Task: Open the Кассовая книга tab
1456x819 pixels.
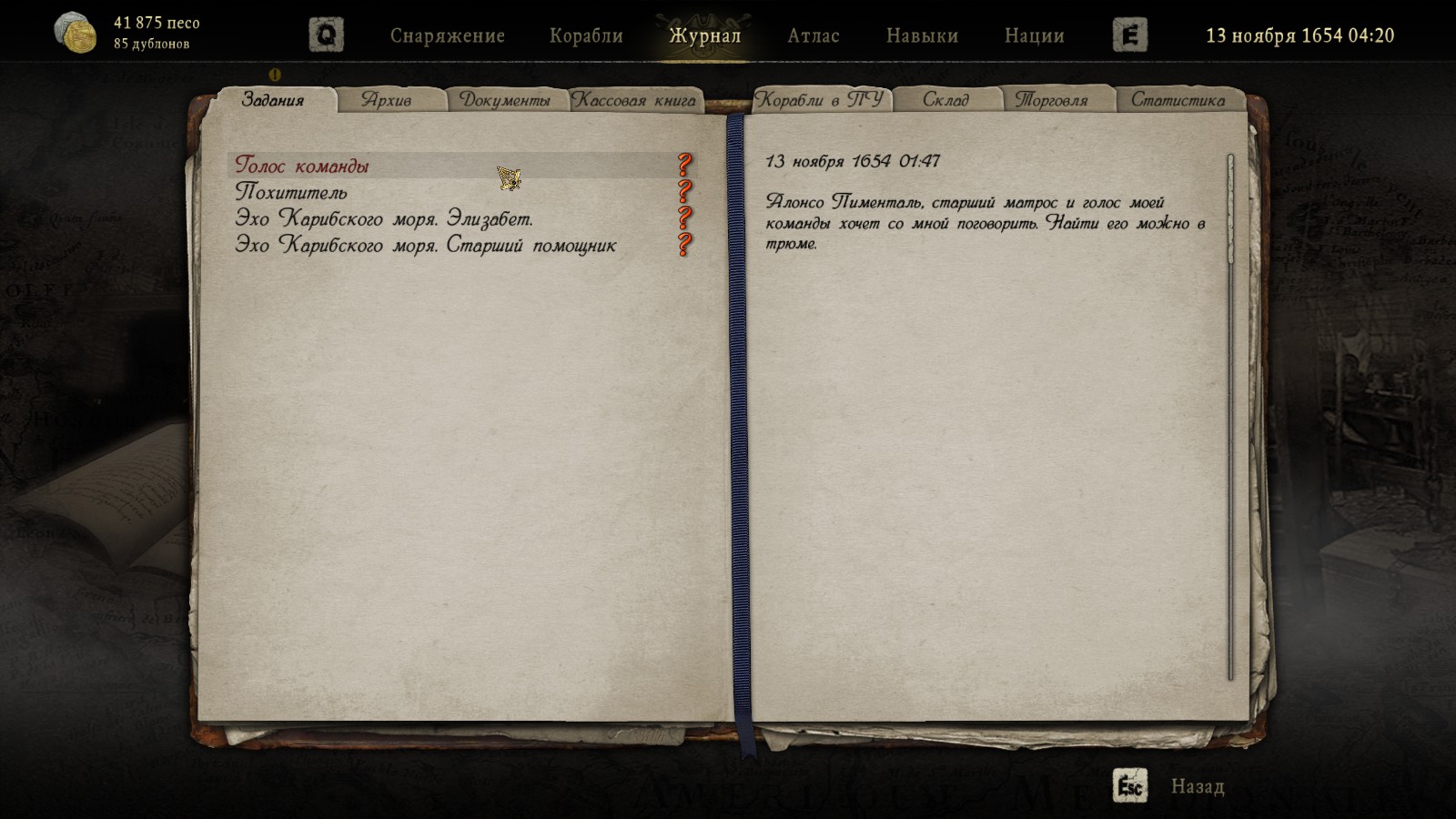Action: pyautogui.click(x=636, y=100)
